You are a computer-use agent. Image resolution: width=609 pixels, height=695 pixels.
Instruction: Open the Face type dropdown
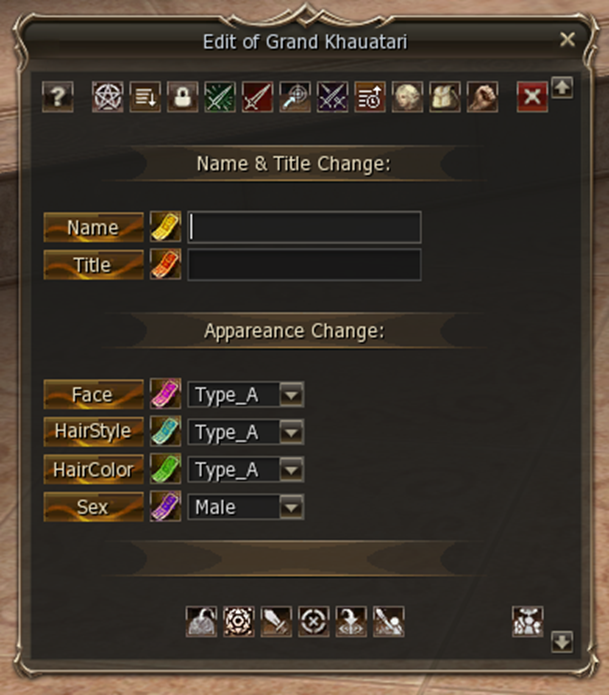coord(291,395)
